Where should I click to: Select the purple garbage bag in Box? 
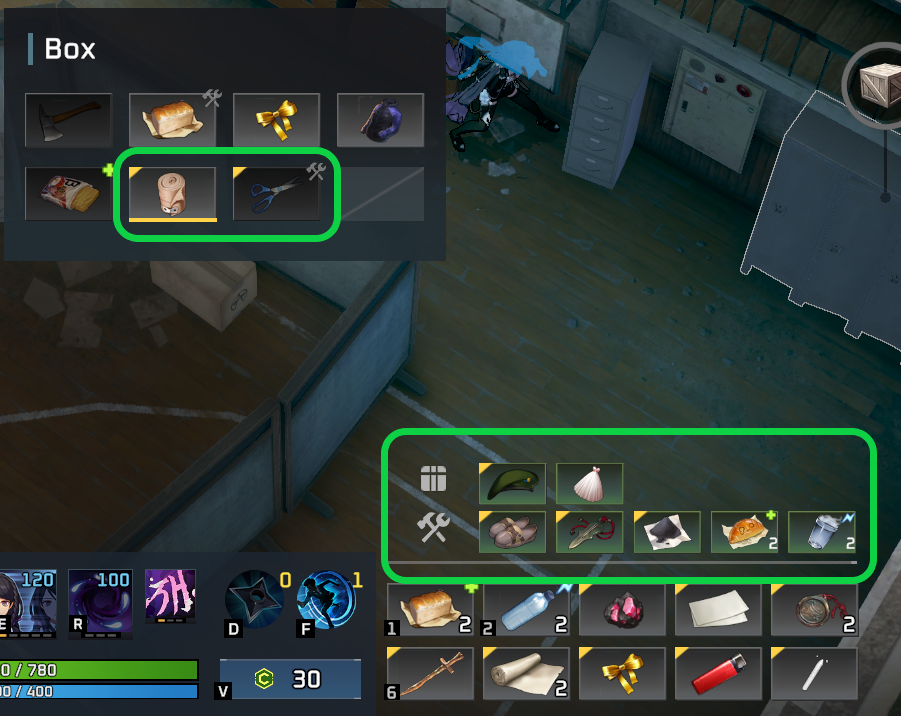tap(380, 120)
